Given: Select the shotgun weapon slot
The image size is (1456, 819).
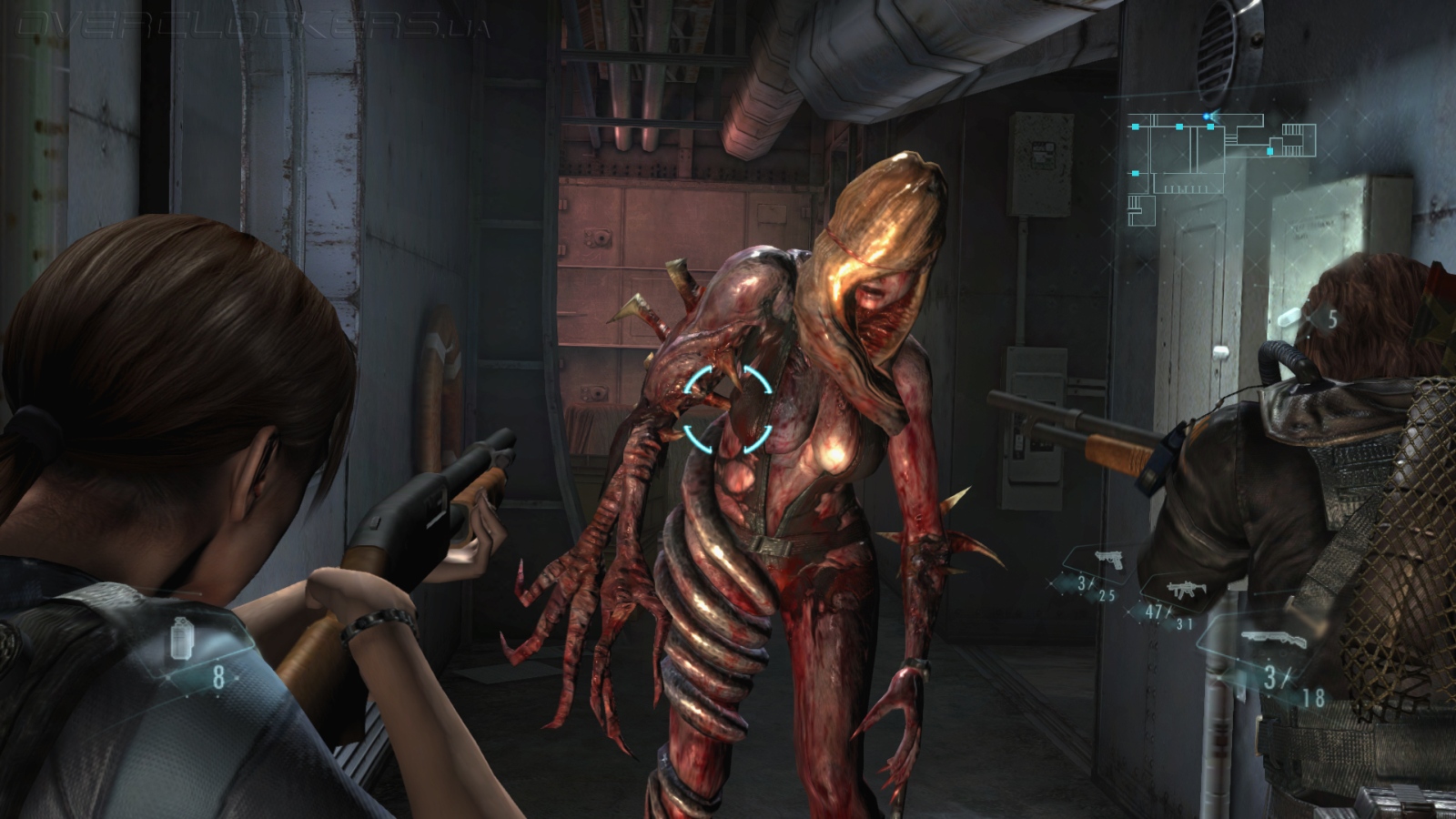Looking at the screenshot, I should (1272, 639).
